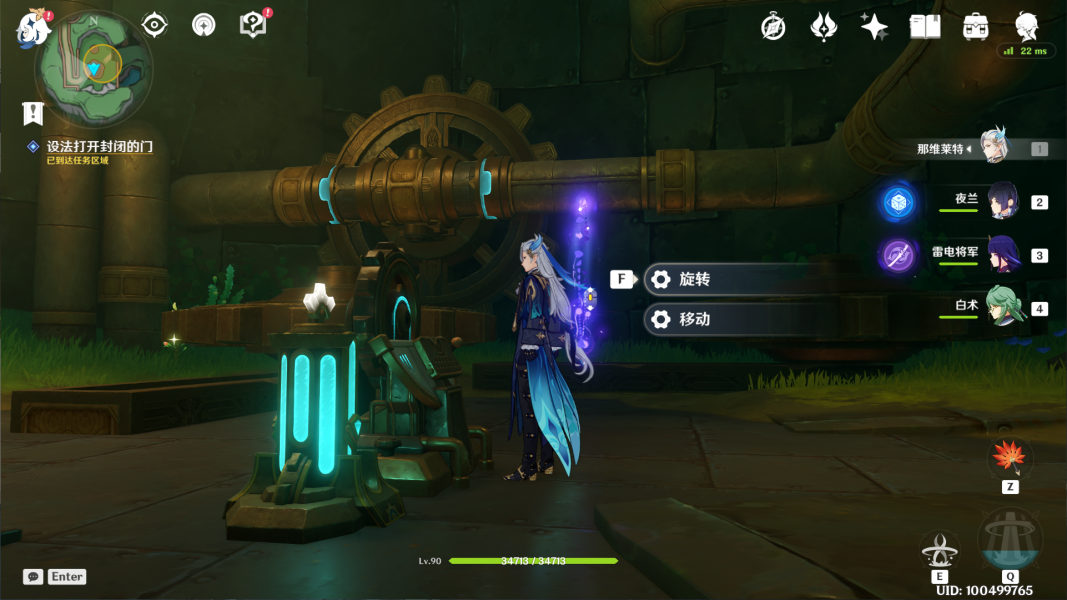The width and height of the screenshot is (1067, 600).
Task: Activate the elemental burst icon
Action: pos(1009,540)
